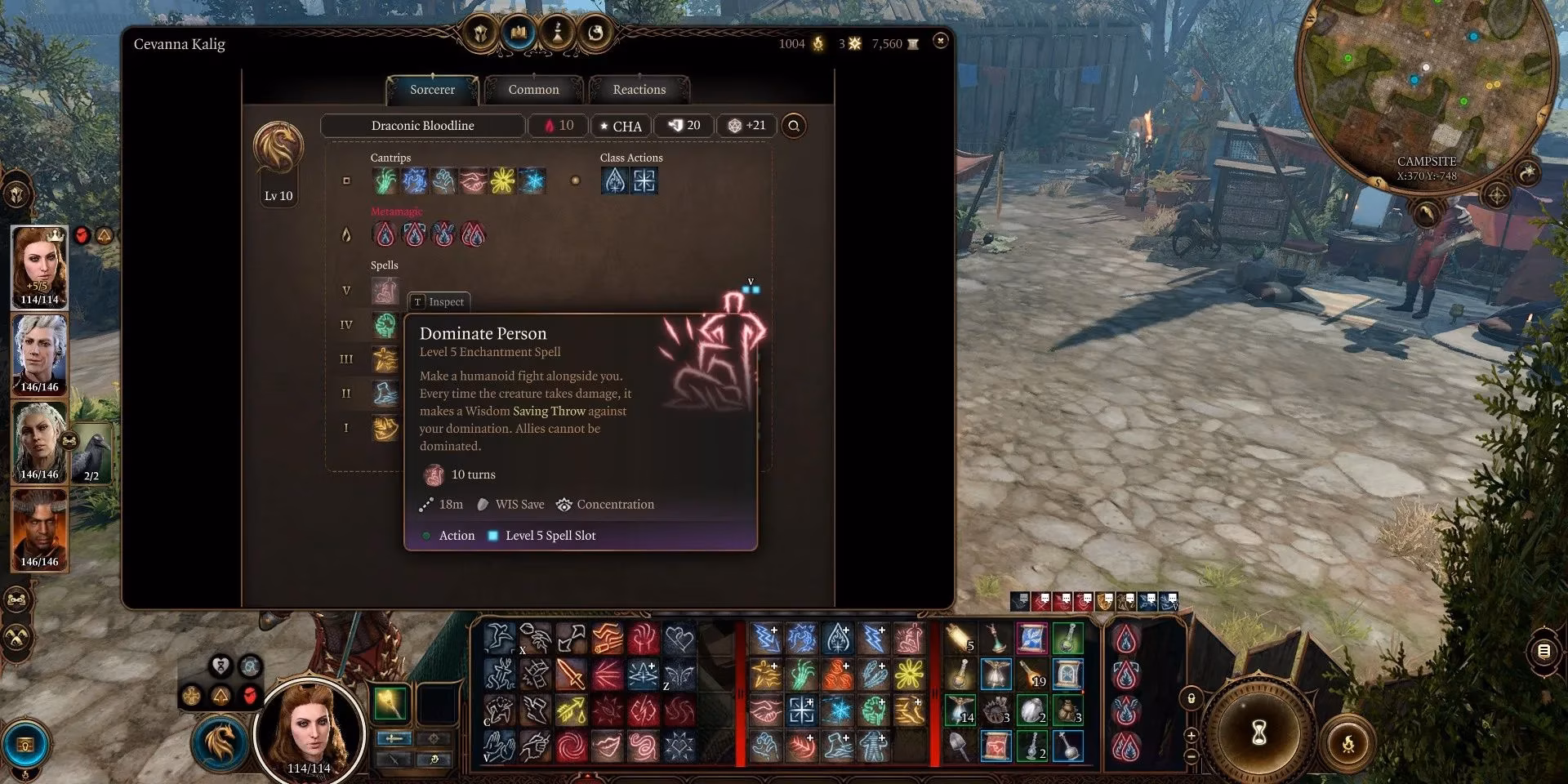This screenshot has width=1568, height=784.
Task: Use the orange sword attack in hotbar
Action: (571, 675)
